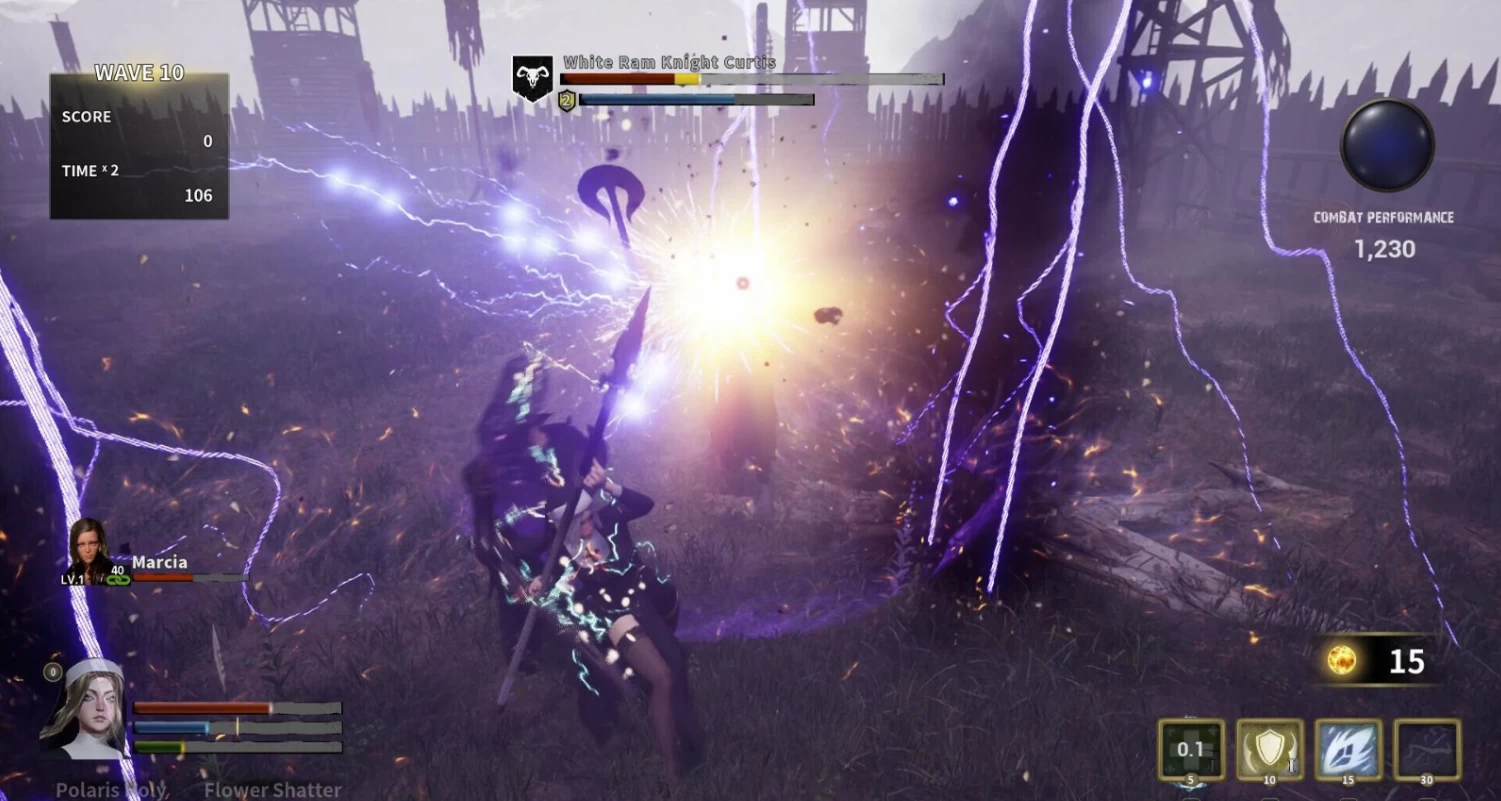This screenshot has width=1501, height=801.
Task: Select Marcia's companion portrait
Action: tap(88, 550)
